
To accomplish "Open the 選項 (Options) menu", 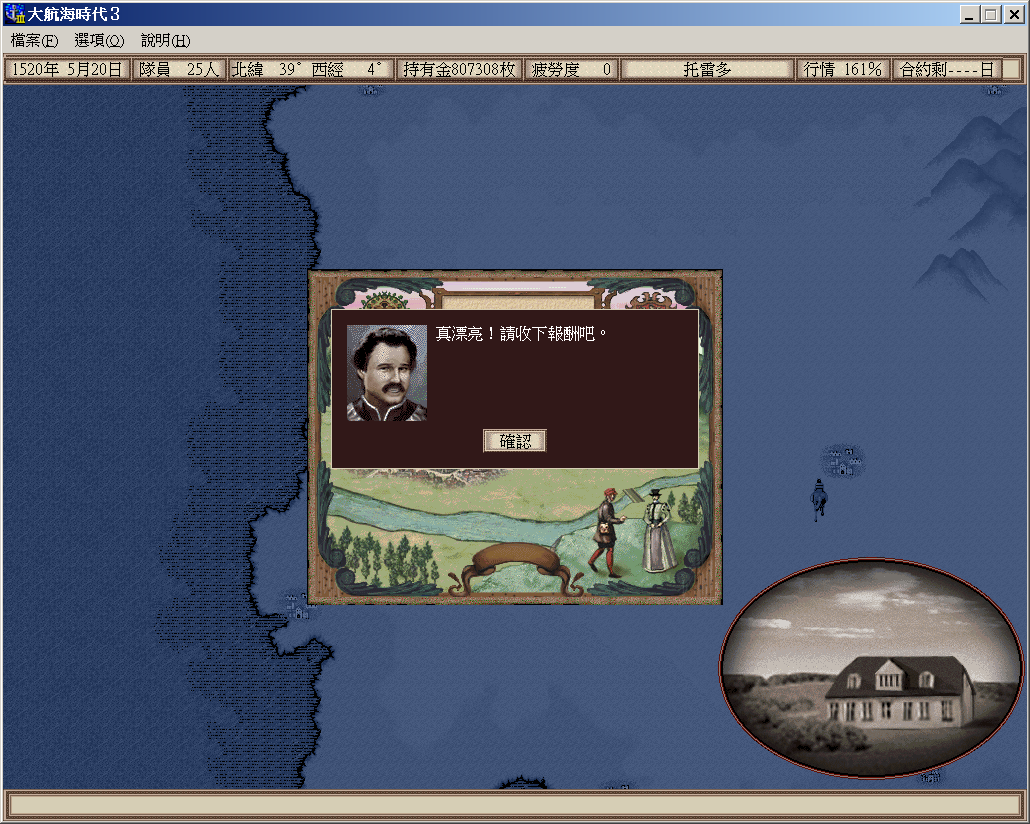I will (x=99, y=41).
